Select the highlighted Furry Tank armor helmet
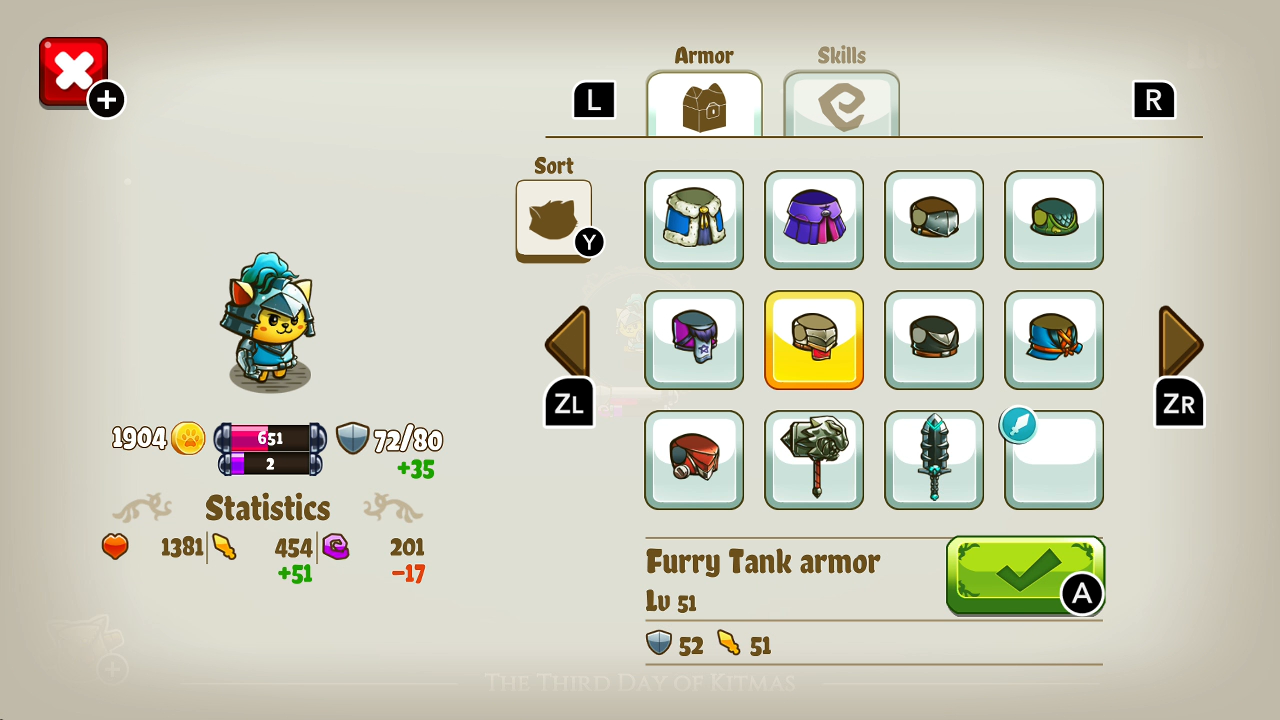This screenshot has height=720, width=1280. tap(814, 340)
